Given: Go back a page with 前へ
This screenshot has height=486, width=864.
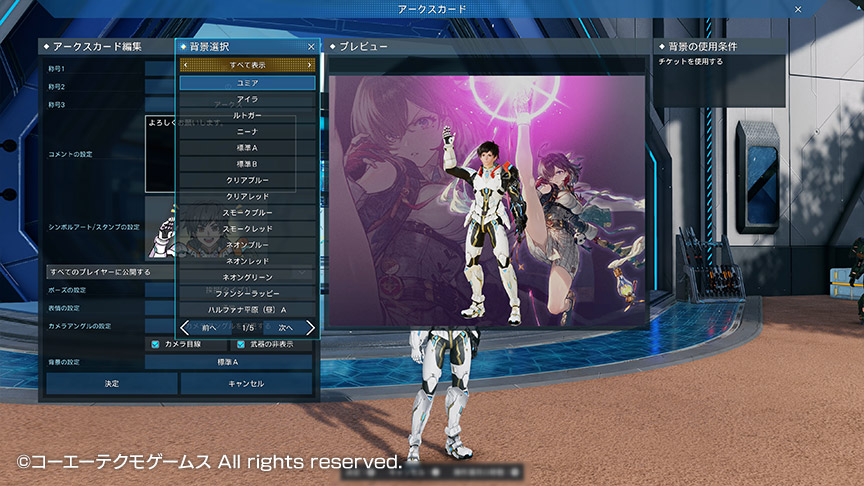Looking at the screenshot, I should (x=202, y=327).
